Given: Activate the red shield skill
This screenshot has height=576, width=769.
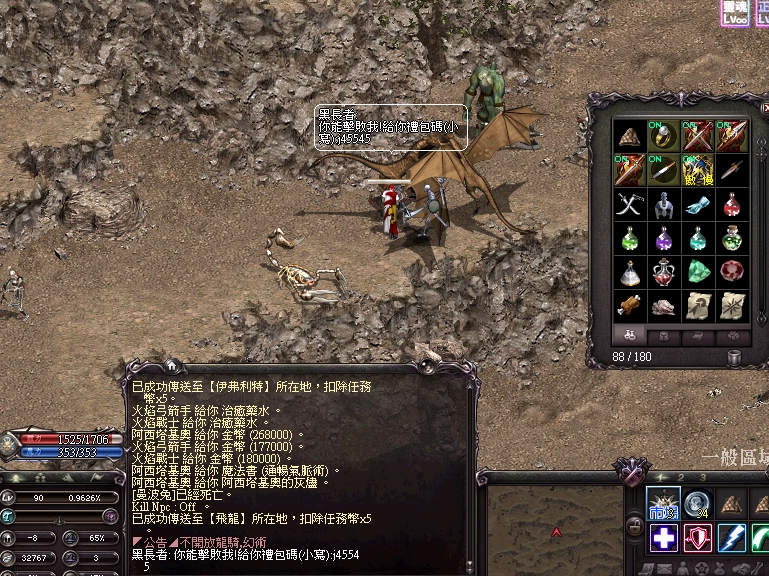Looking at the screenshot, I should [698, 538].
